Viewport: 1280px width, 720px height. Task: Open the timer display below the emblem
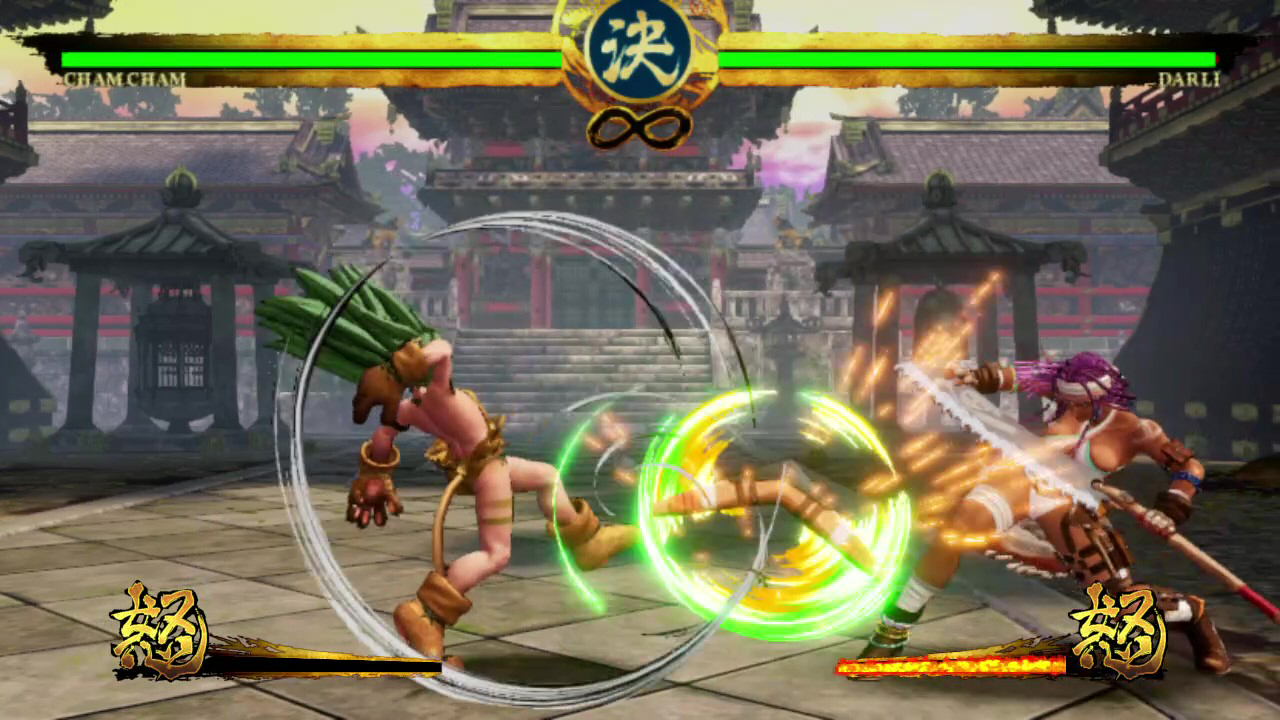coord(640,127)
